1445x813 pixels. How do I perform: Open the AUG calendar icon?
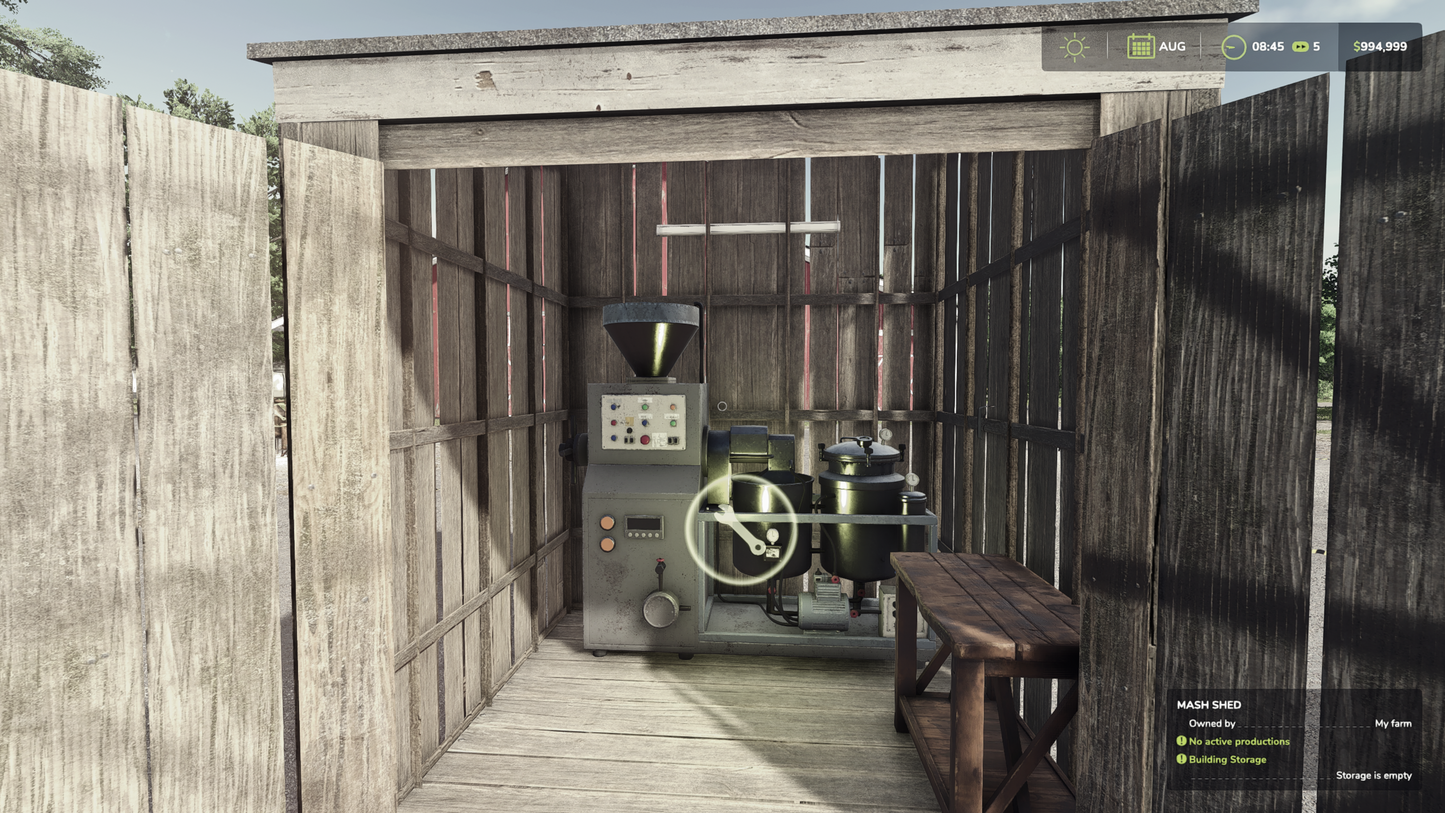[x=1141, y=45]
